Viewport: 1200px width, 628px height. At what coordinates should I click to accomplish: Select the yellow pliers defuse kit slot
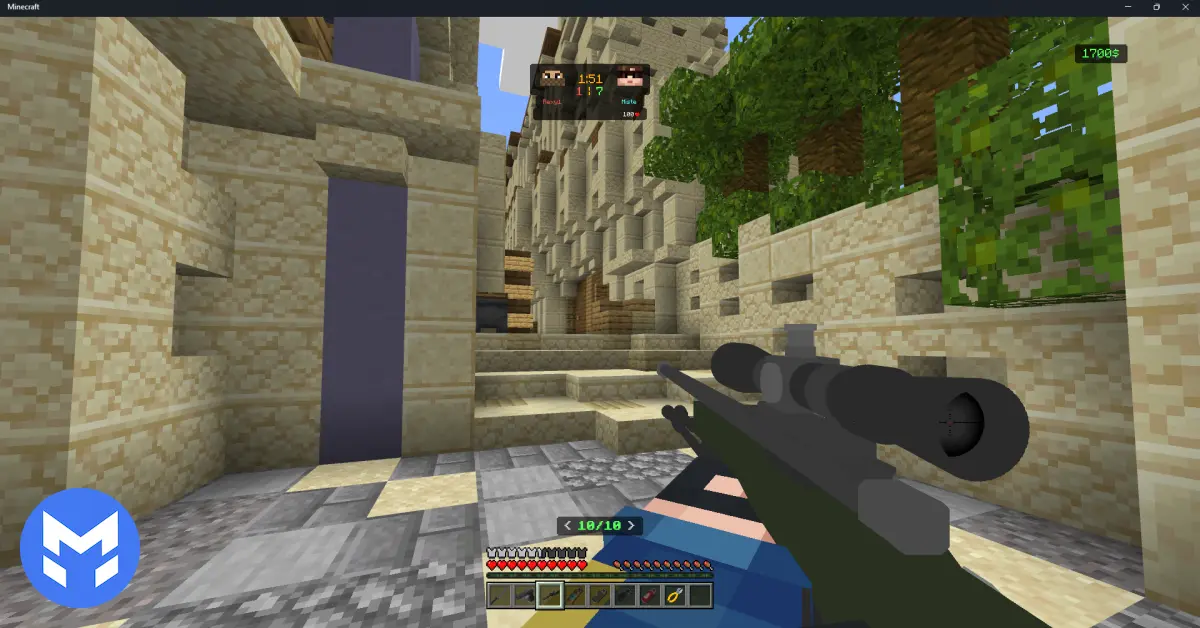(675, 596)
